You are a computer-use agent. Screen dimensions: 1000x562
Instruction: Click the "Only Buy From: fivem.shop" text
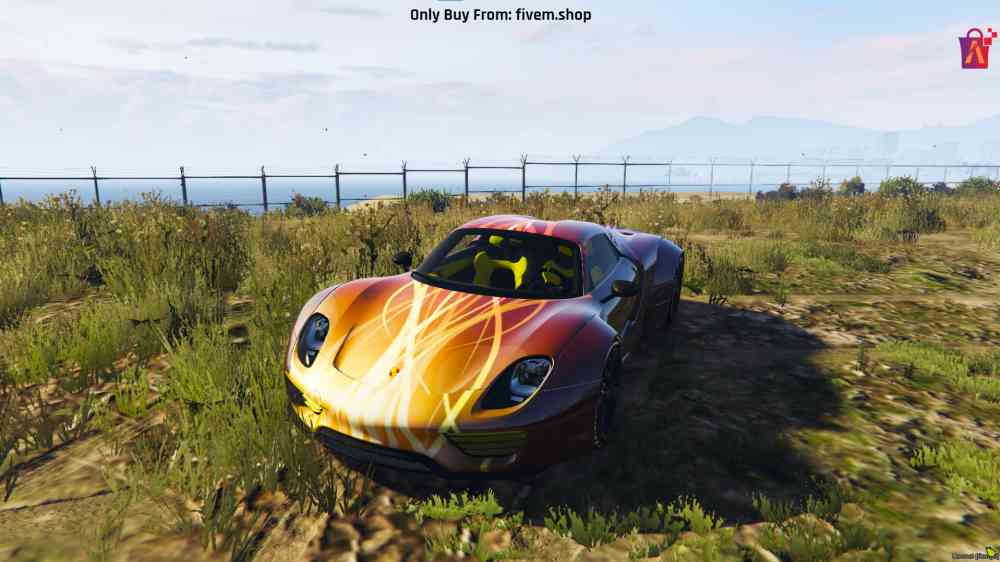tap(500, 15)
